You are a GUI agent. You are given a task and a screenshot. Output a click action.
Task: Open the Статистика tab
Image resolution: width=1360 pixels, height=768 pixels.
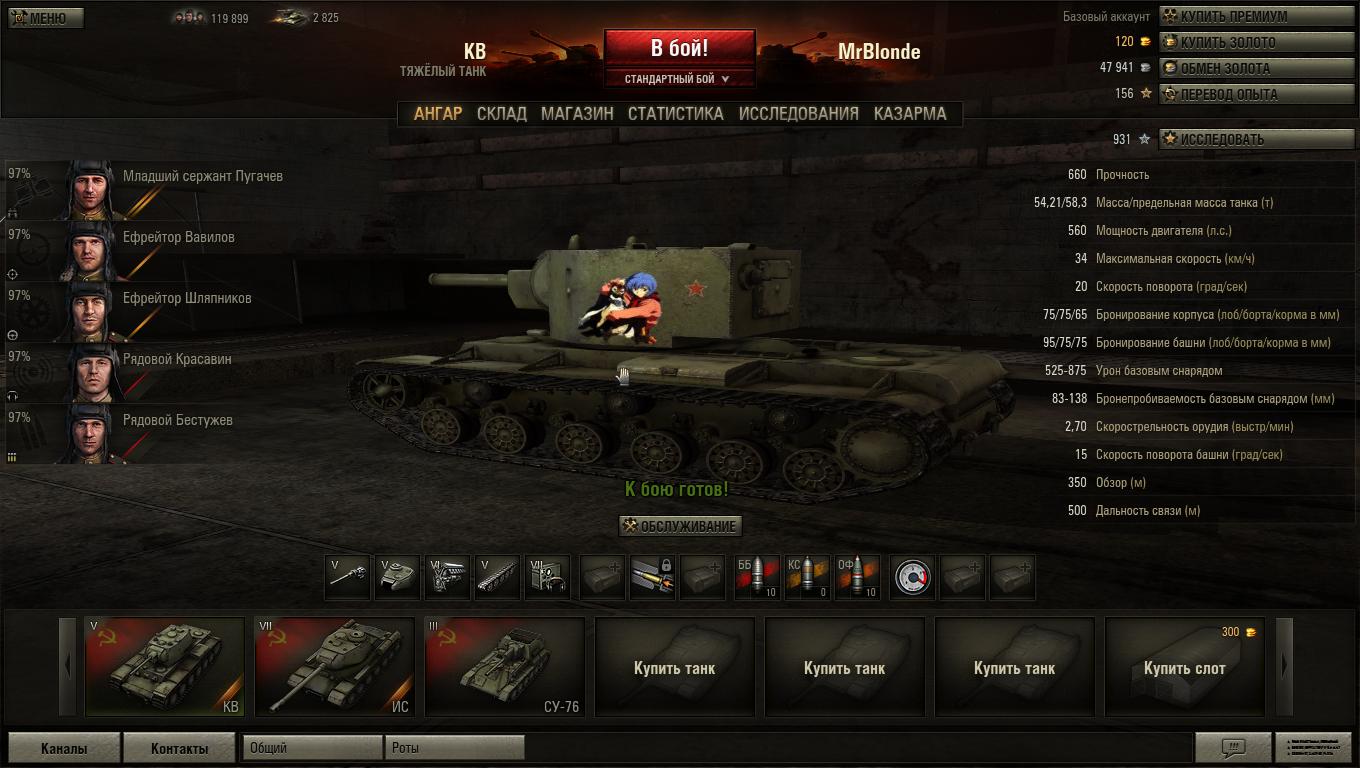click(675, 114)
